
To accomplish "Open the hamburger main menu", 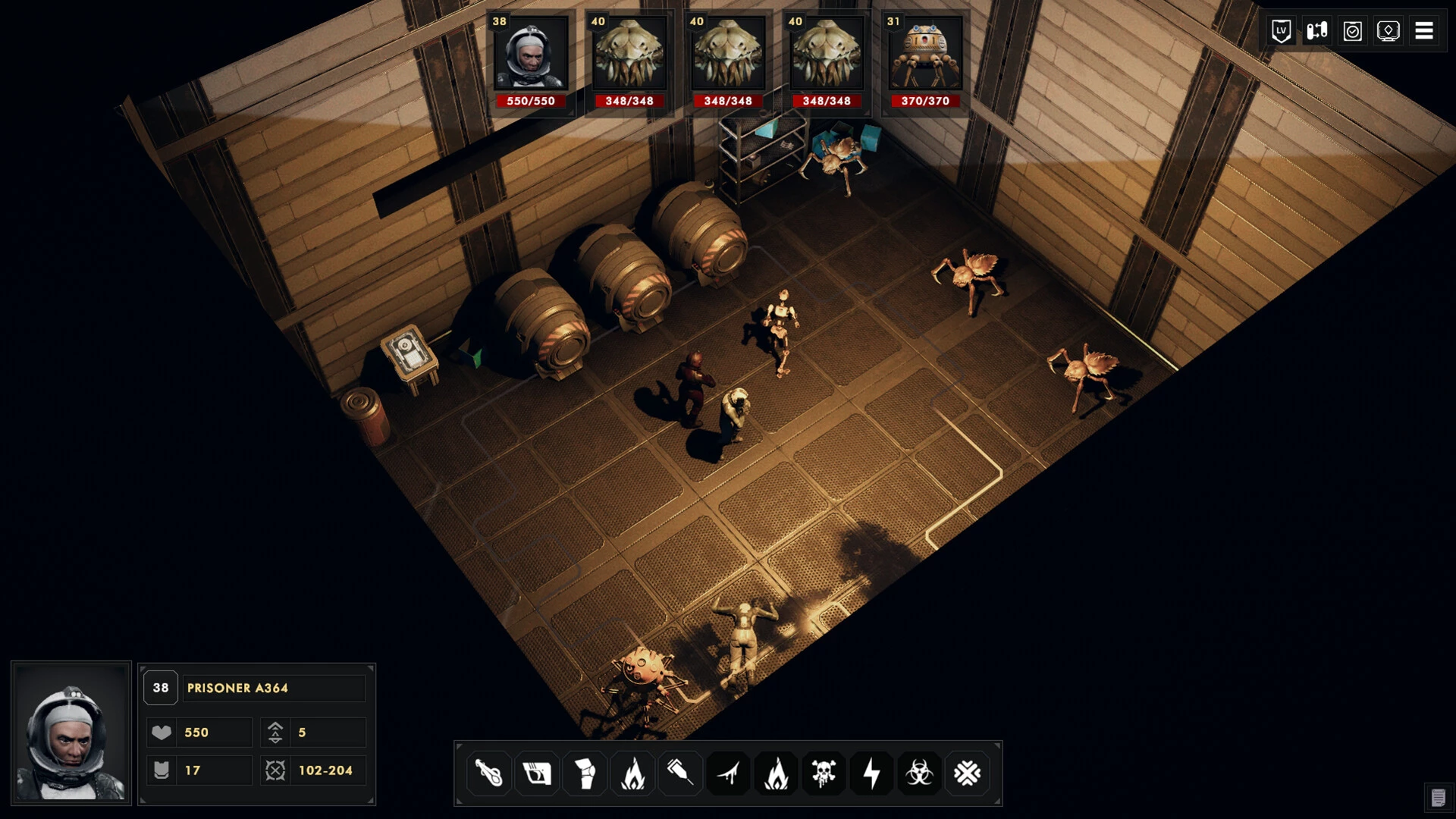I will coord(1424,31).
